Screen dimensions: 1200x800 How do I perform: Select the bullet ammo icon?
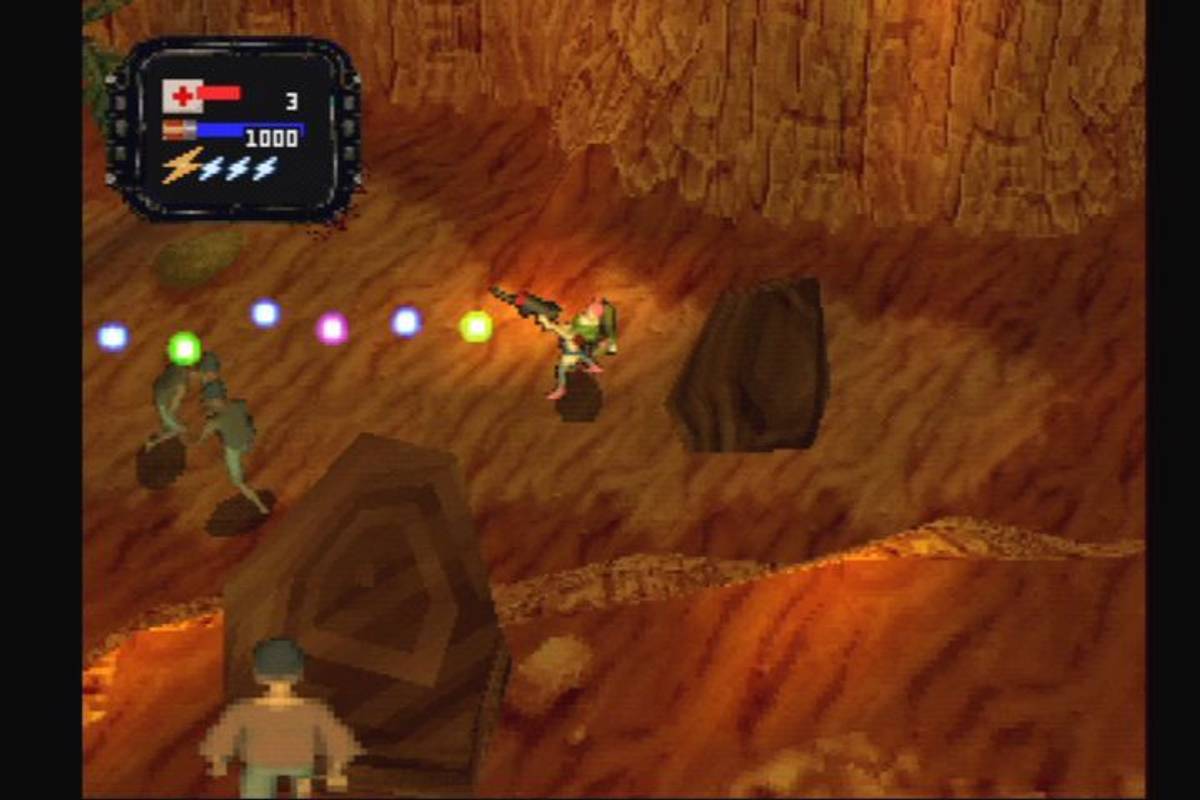point(179,130)
